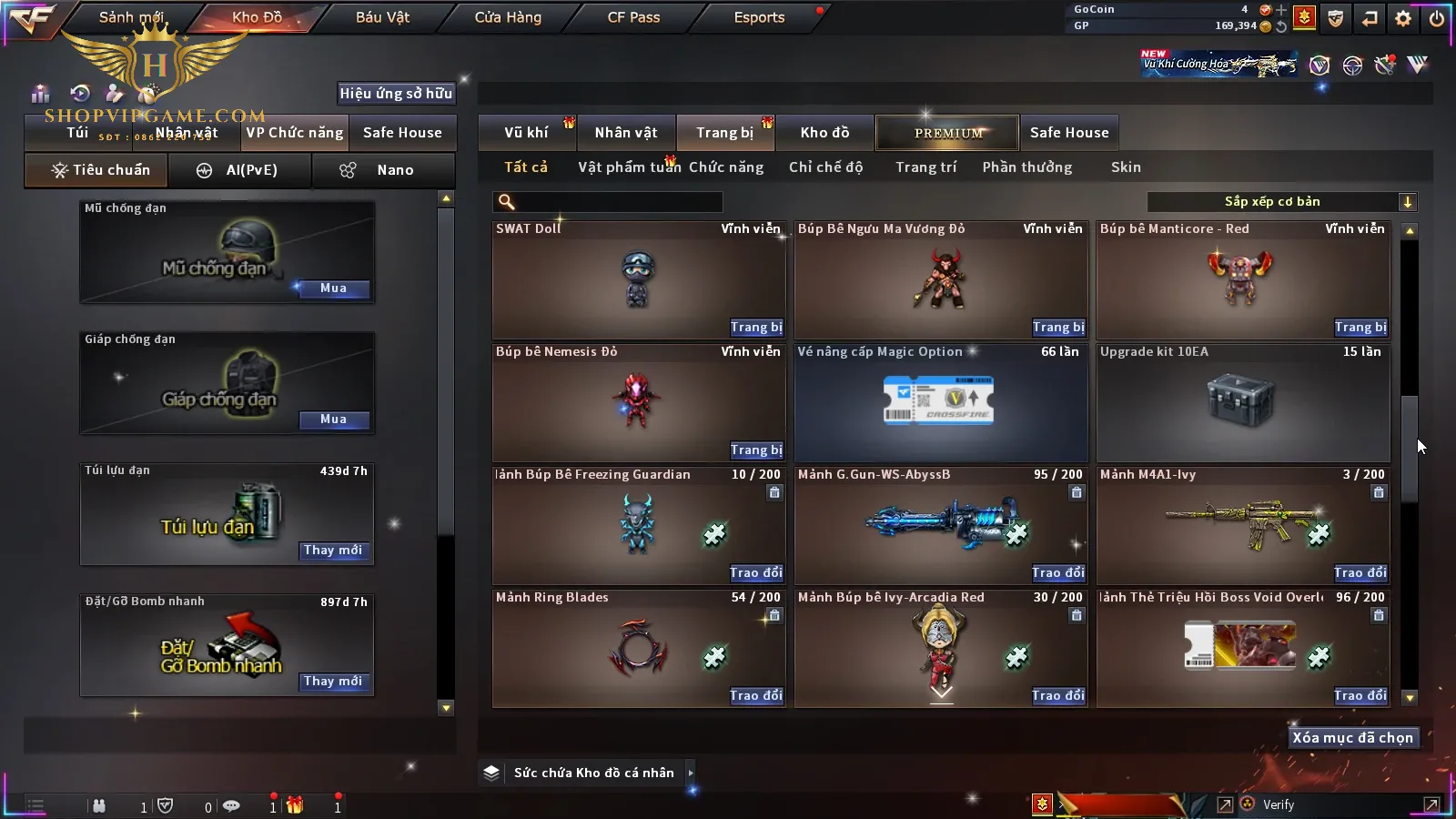Open the gear settings icon

(x=1403, y=18)
